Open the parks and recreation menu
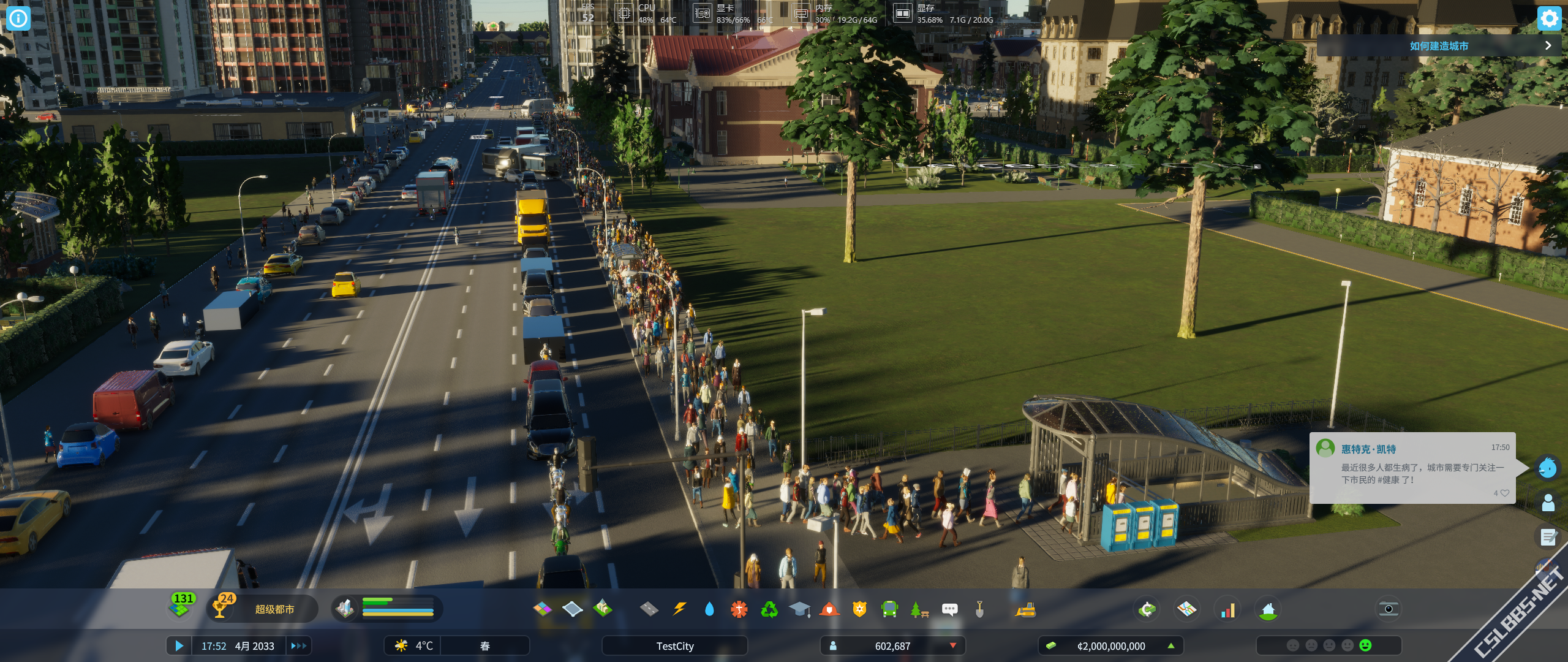Screen dimensions: 1568x662 pyautogui.click(x=919, y=609)
